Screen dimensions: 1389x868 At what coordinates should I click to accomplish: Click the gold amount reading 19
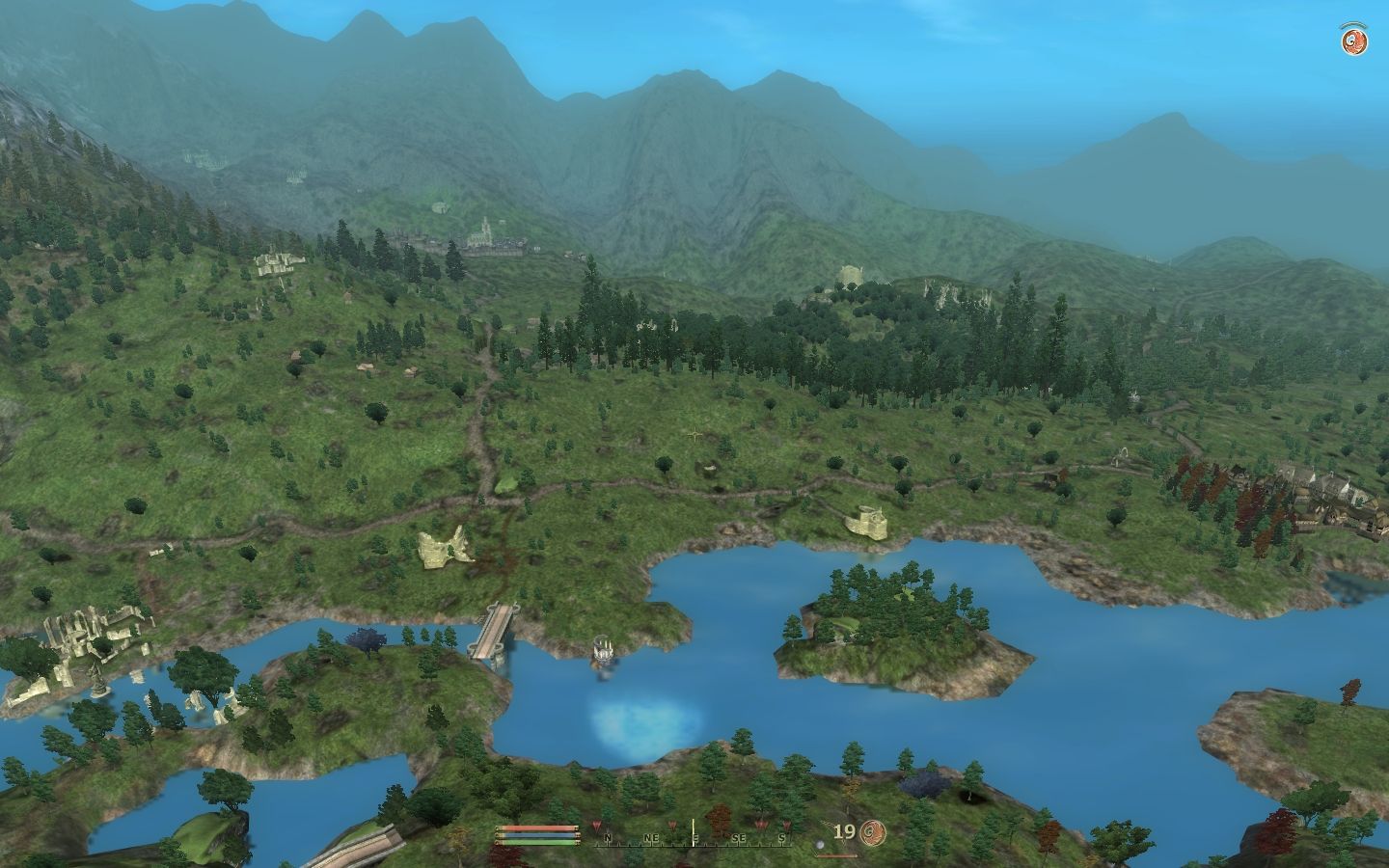coord(845,831)
